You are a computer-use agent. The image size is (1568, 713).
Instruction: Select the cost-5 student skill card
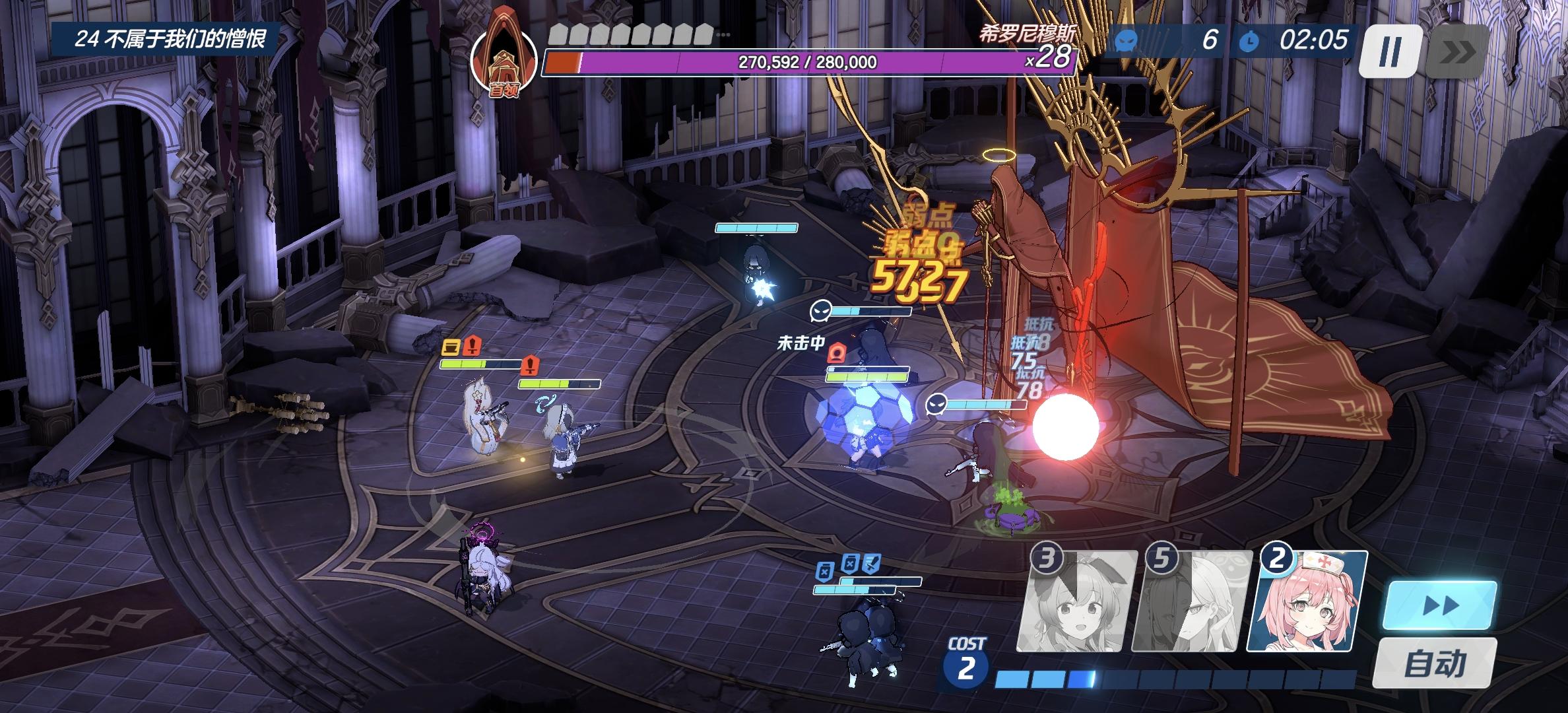coord(1192,601)
